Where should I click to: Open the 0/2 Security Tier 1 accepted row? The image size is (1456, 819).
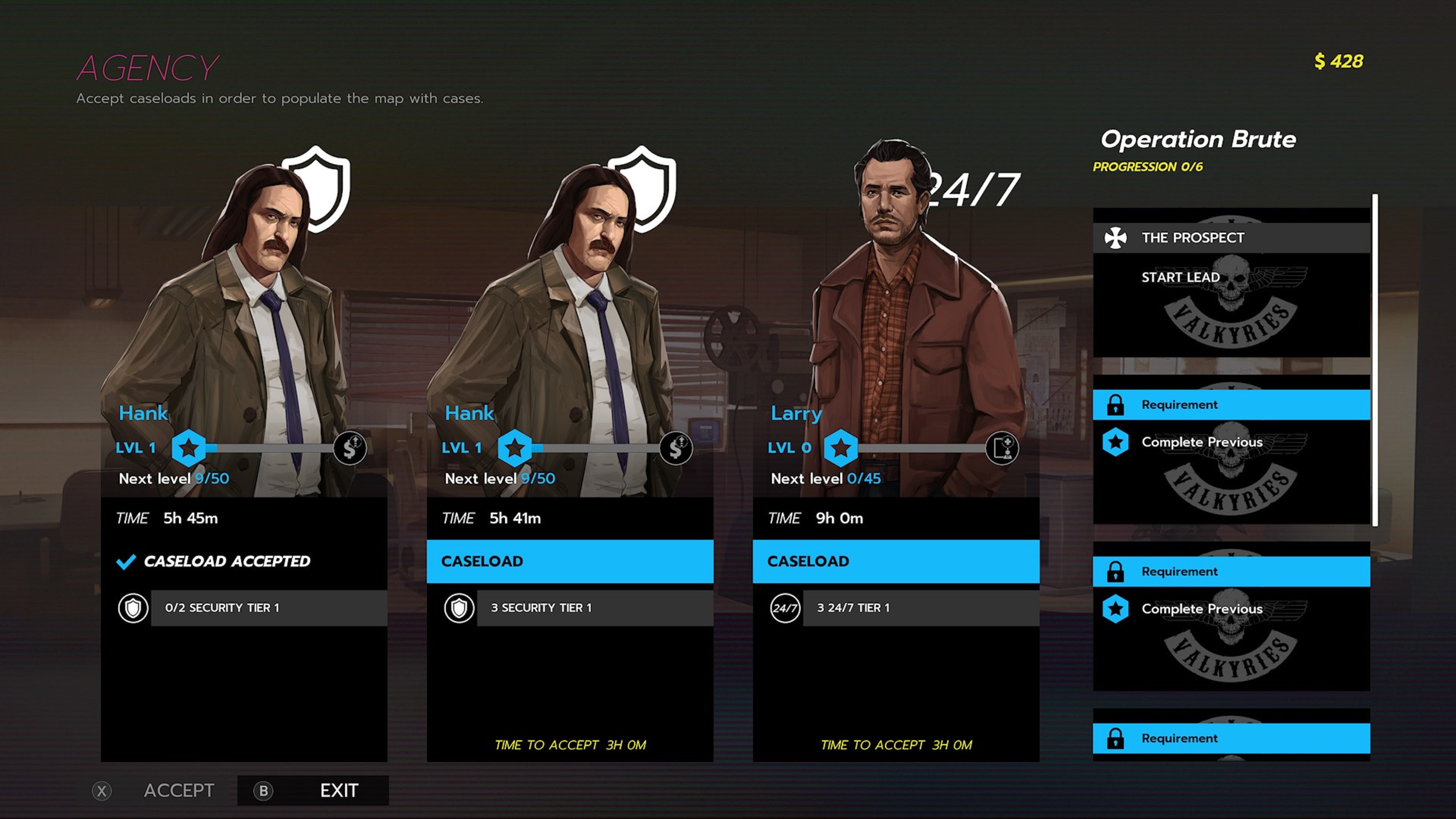[268, 608]
